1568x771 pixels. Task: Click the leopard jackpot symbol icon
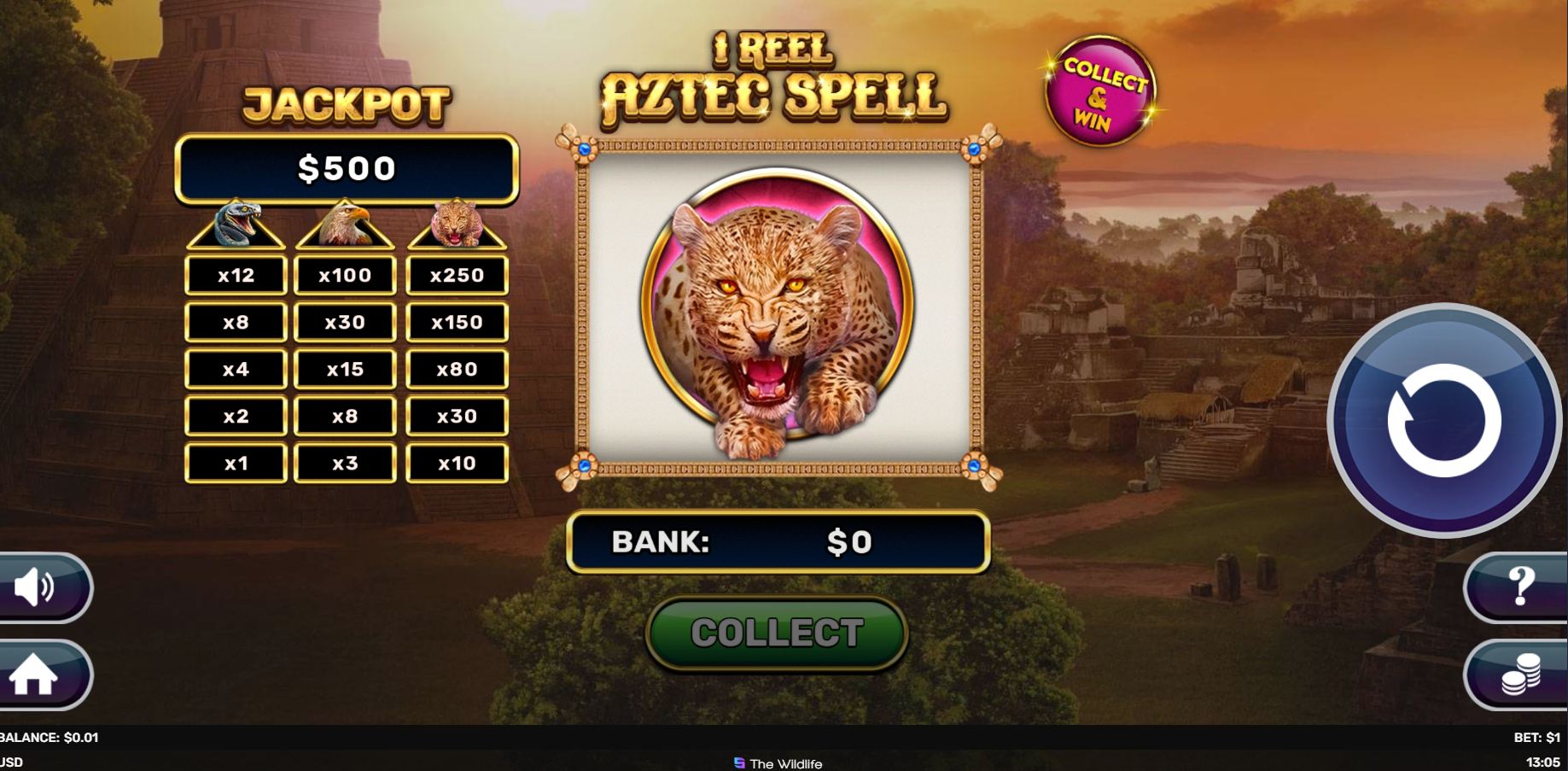coord(458,224)
